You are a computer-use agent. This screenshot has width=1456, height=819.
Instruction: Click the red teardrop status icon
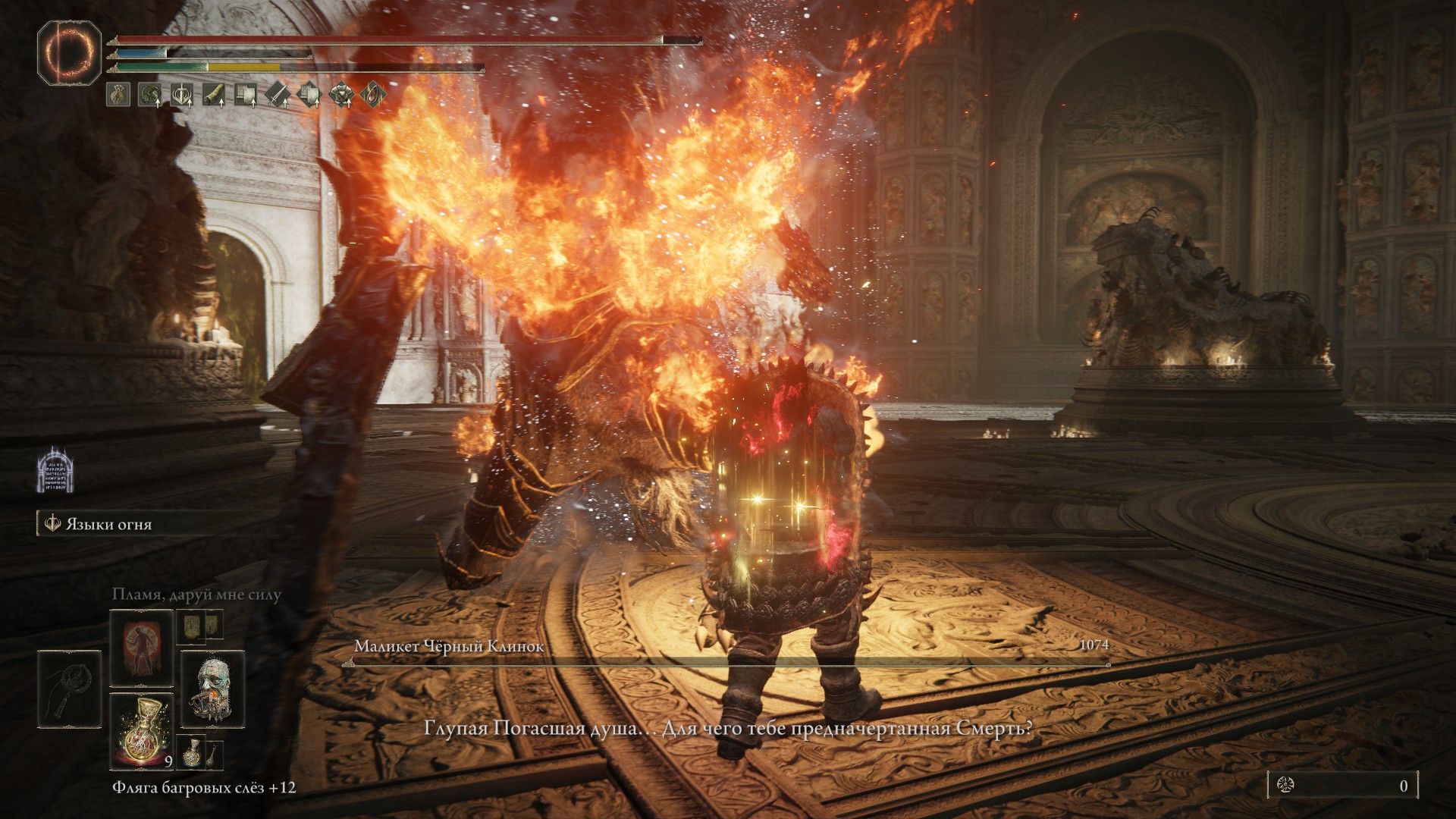(373, 95)
